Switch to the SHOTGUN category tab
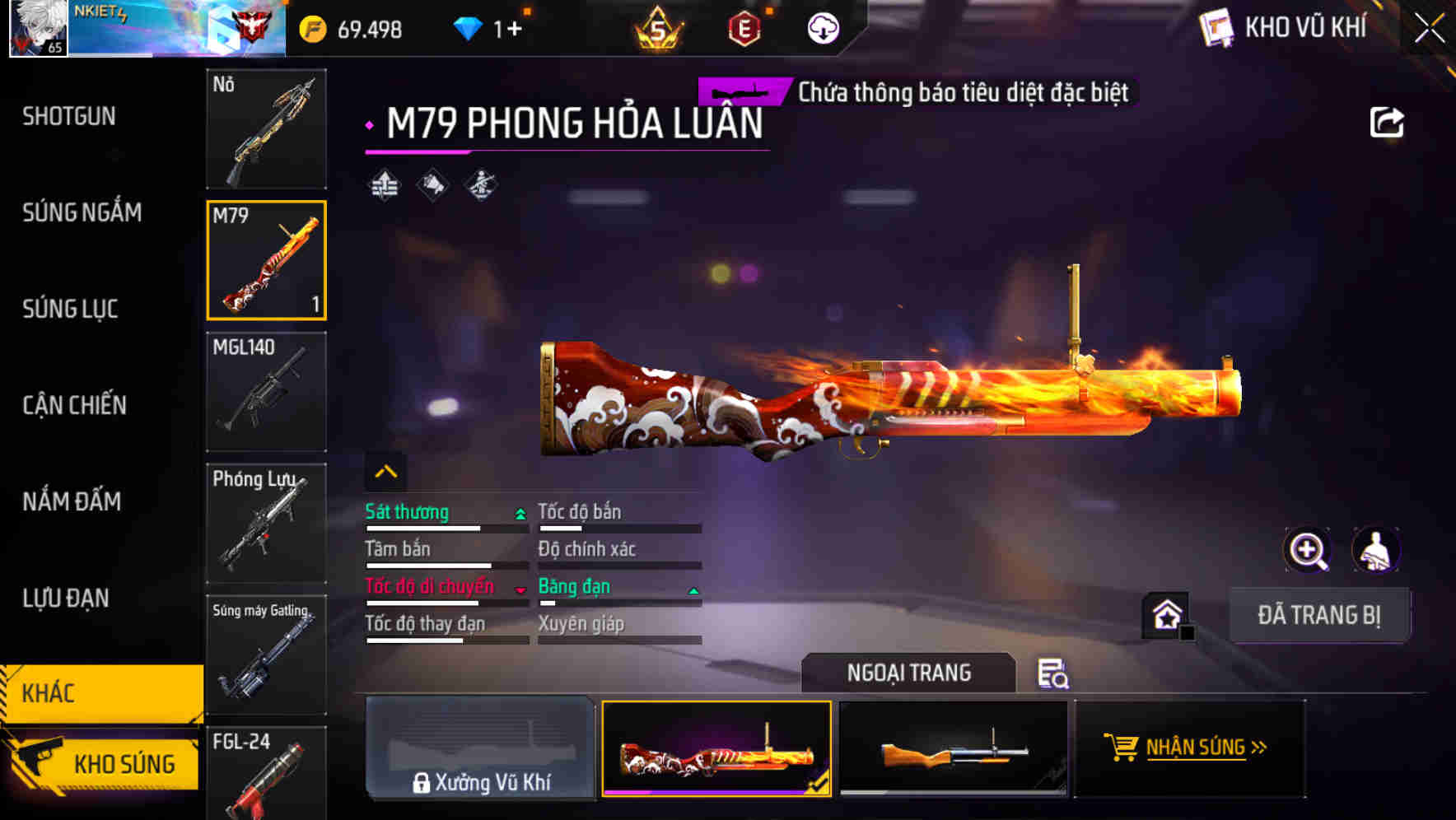This screenshot has width=1456, height=820. [70, 117]
